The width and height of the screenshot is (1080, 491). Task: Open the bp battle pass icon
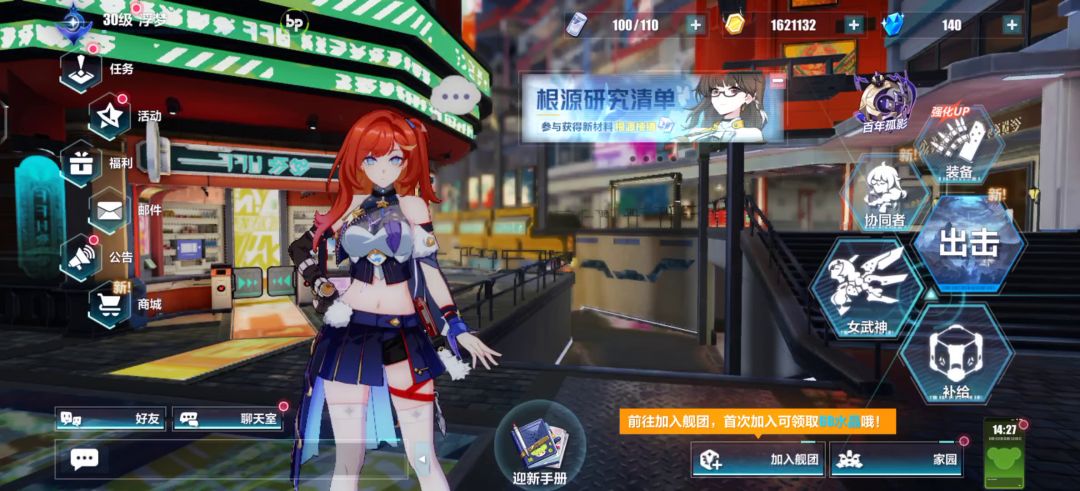(294, 20)
